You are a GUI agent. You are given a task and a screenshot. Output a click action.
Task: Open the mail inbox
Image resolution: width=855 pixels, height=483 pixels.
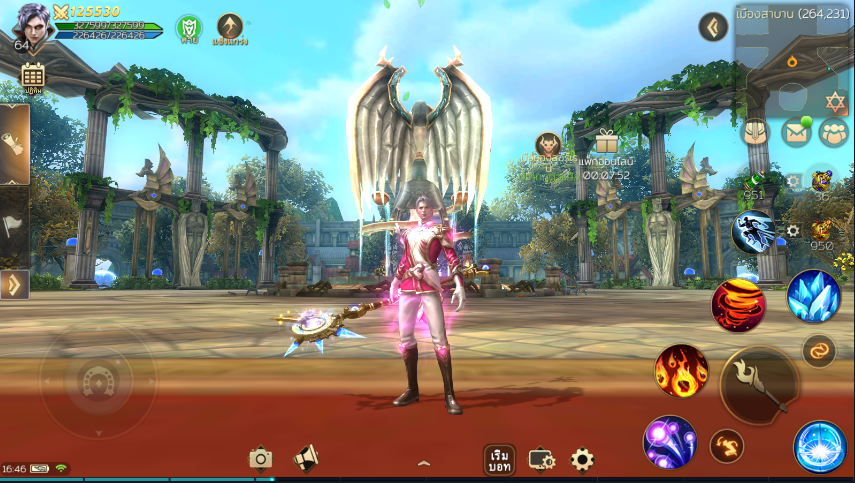(x=796, y=131)
